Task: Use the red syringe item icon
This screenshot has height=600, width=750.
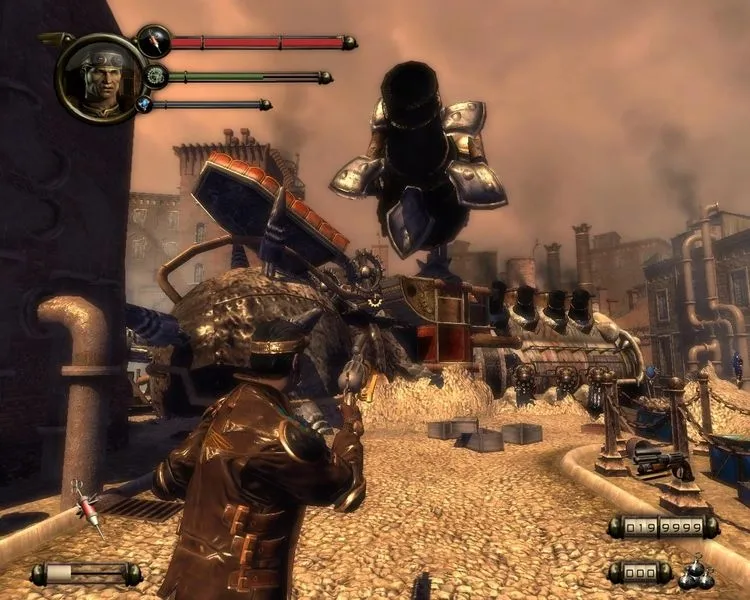Action: (x=89, y=509)
